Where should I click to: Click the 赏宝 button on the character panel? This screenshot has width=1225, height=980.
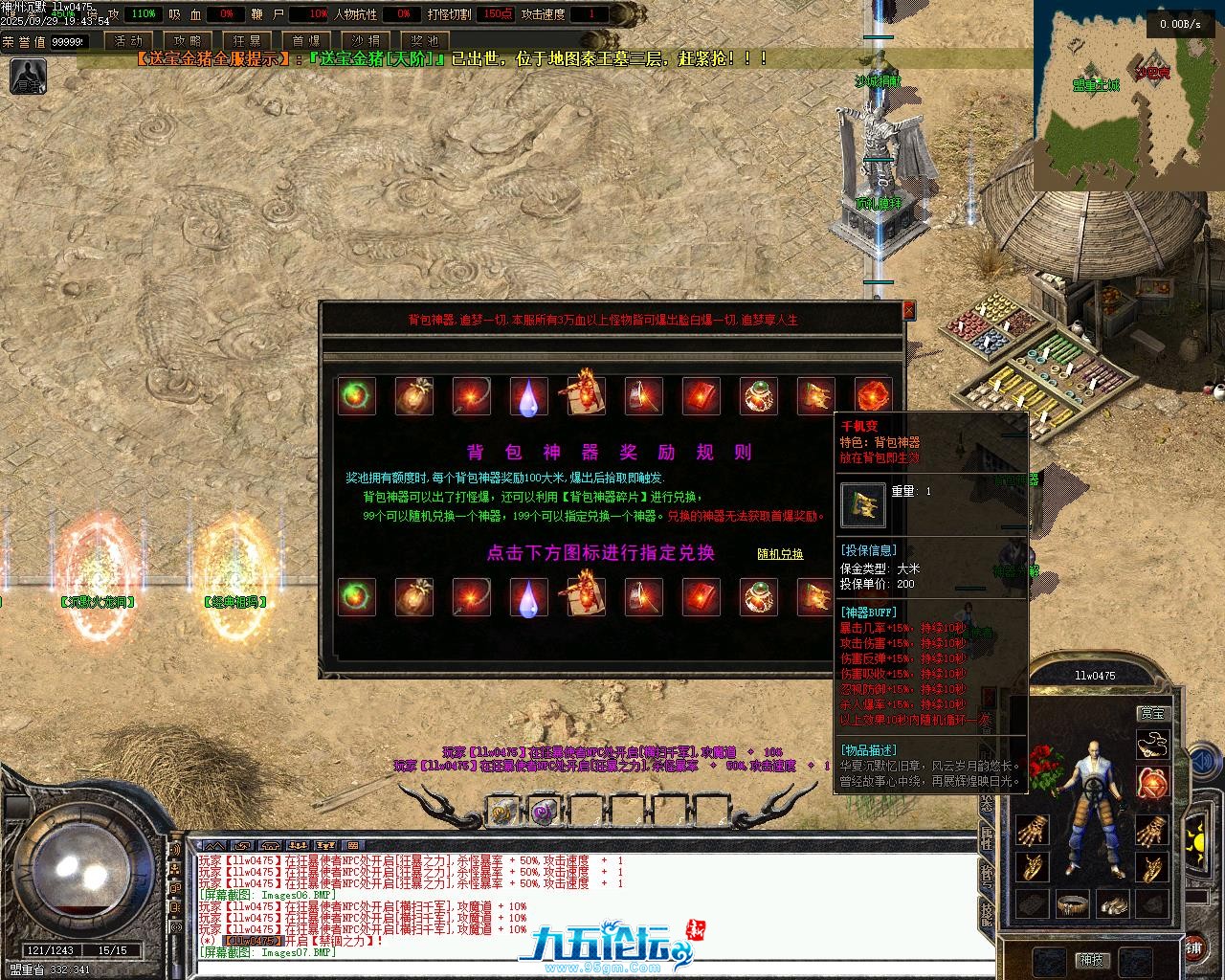[x=1152, y=713]
